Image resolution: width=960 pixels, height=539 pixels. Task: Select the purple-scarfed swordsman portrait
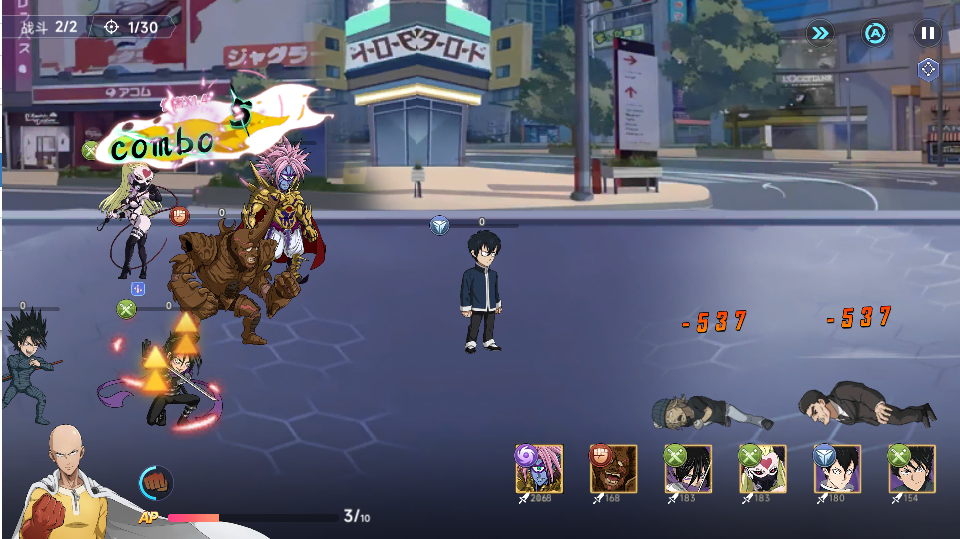coord(688,469)
